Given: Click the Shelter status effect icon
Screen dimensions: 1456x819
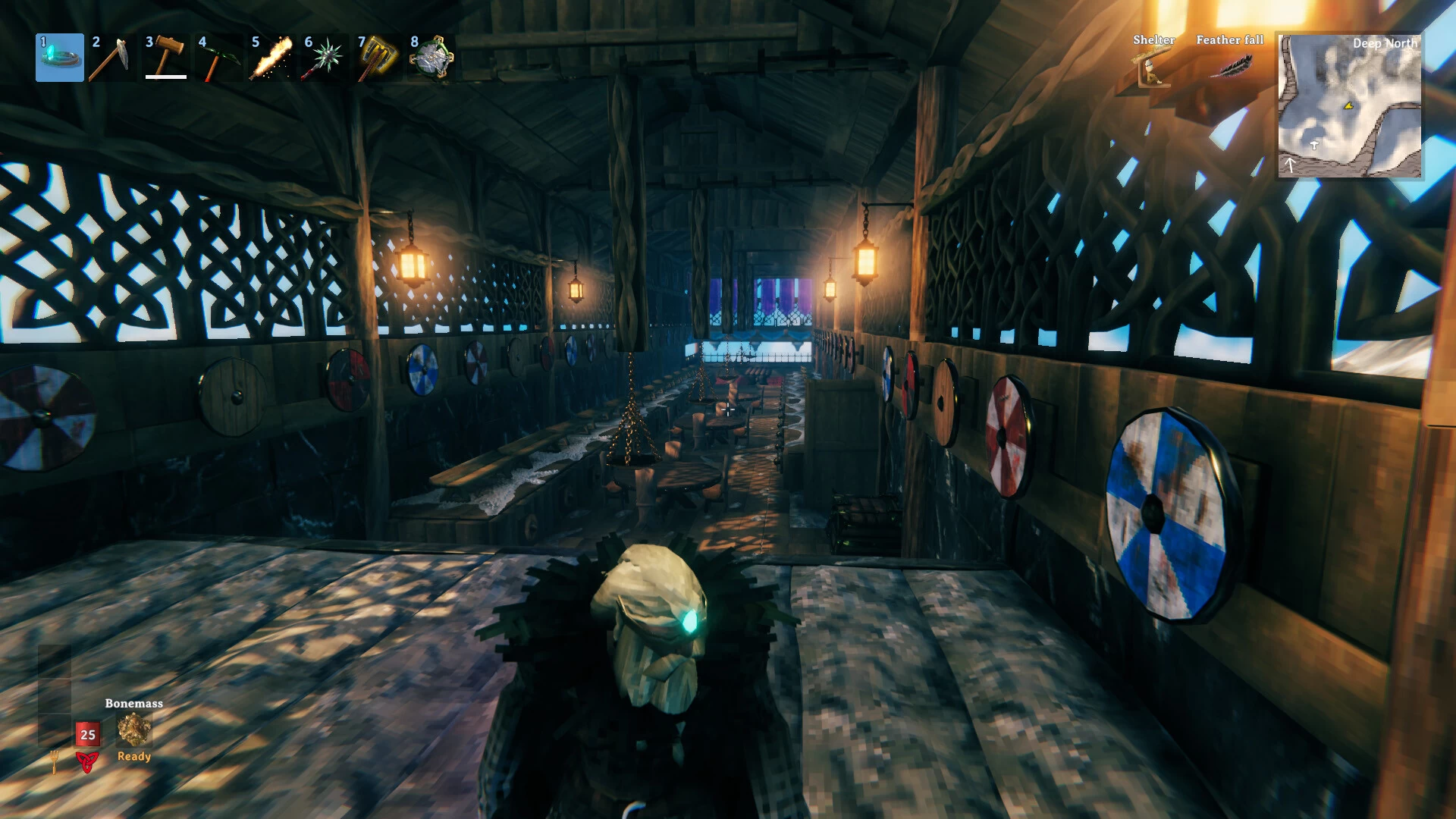Looking at the screenshot, I should point(1153,67).
